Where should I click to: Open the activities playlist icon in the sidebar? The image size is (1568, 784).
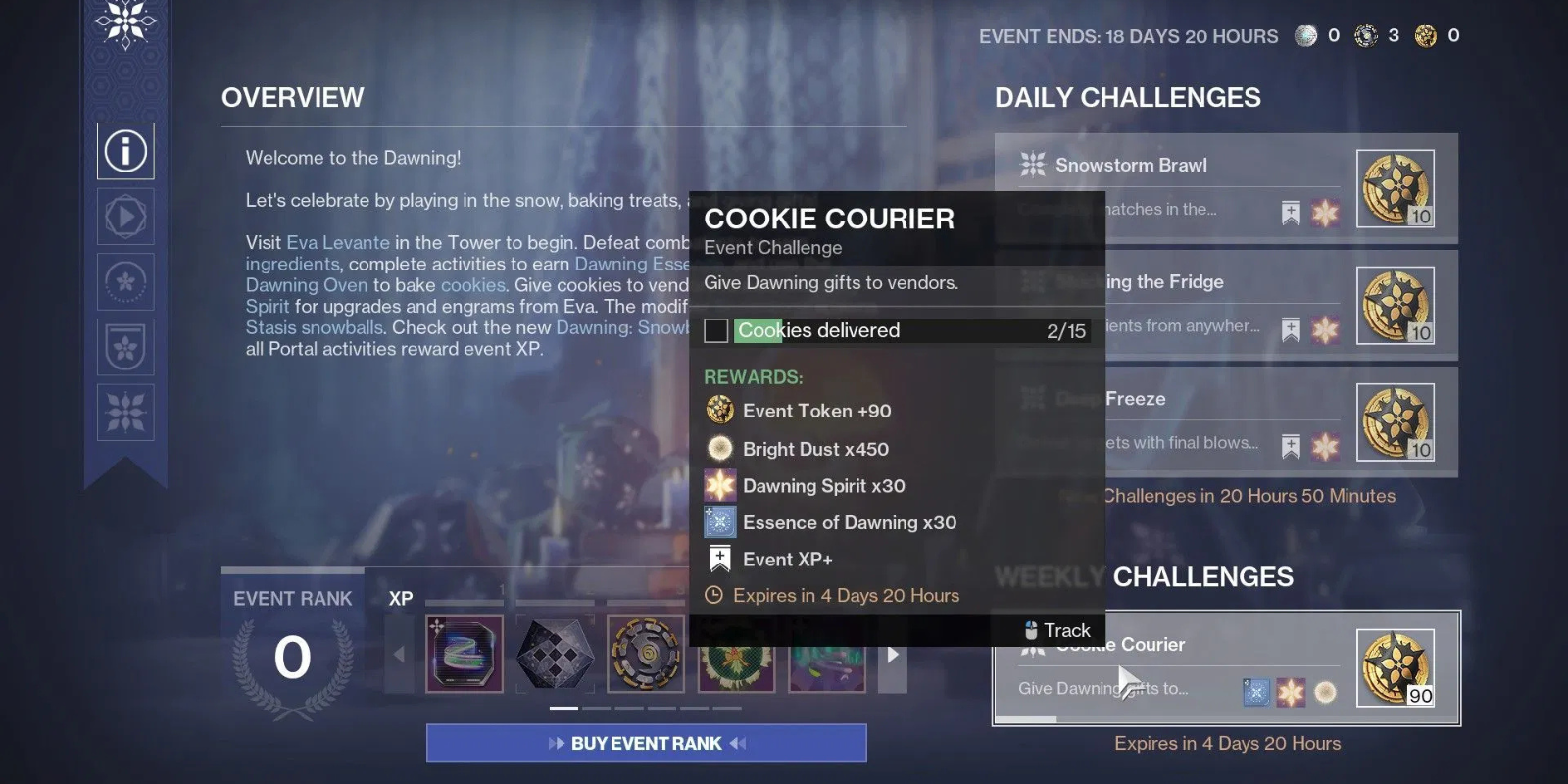[123, 217]
